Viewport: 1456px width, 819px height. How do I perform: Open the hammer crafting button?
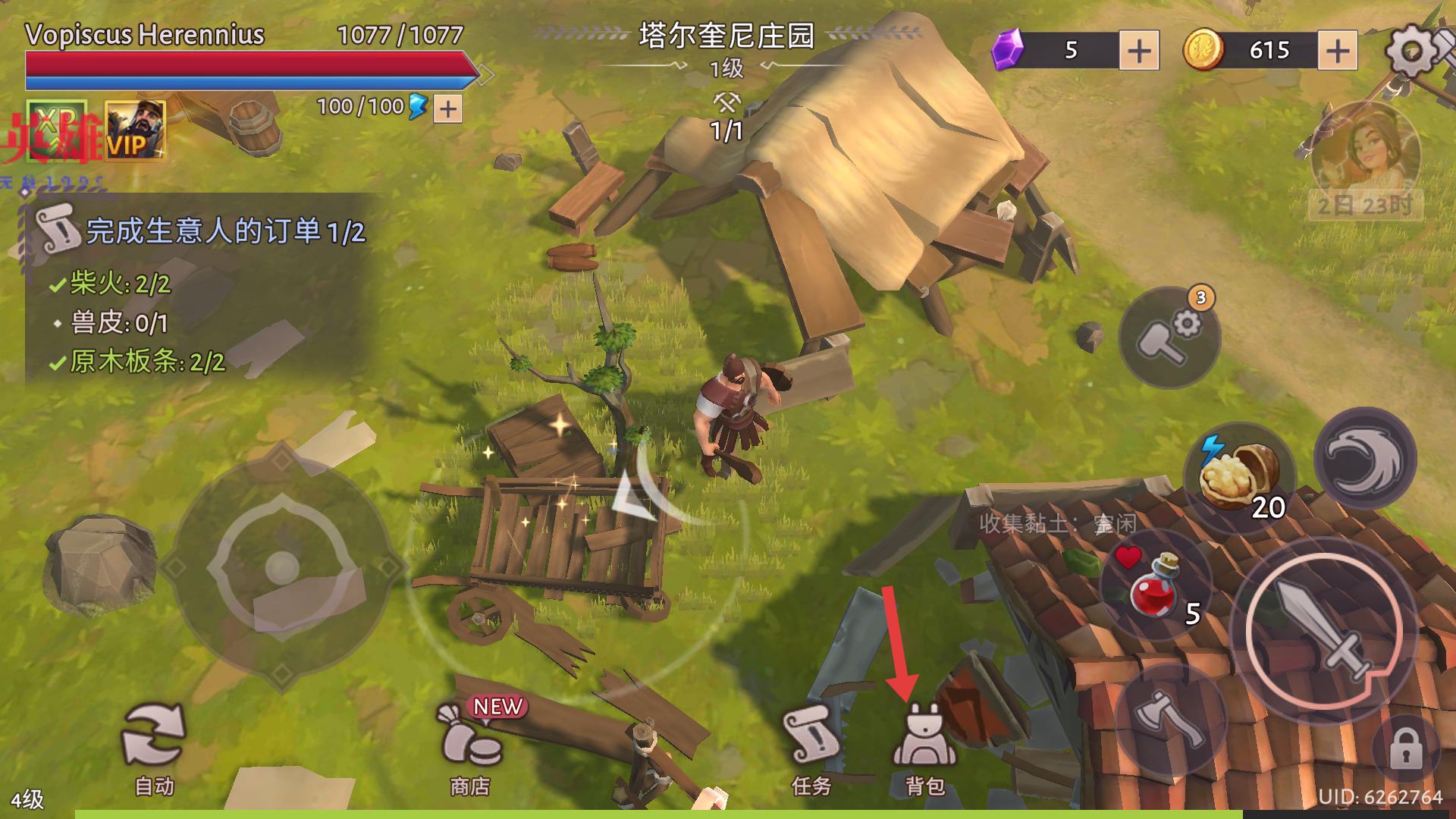point(1169,337)
